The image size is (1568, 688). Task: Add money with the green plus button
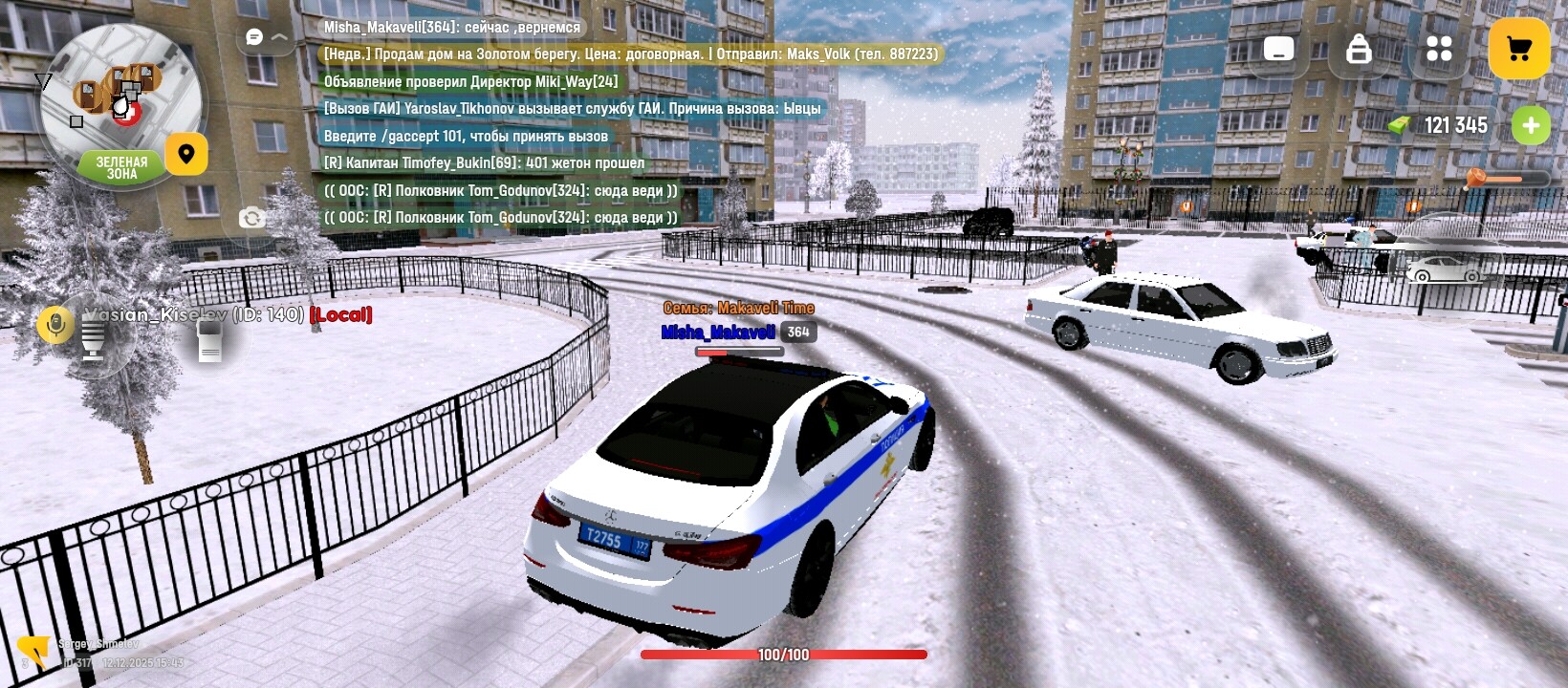click(1531, 125)
